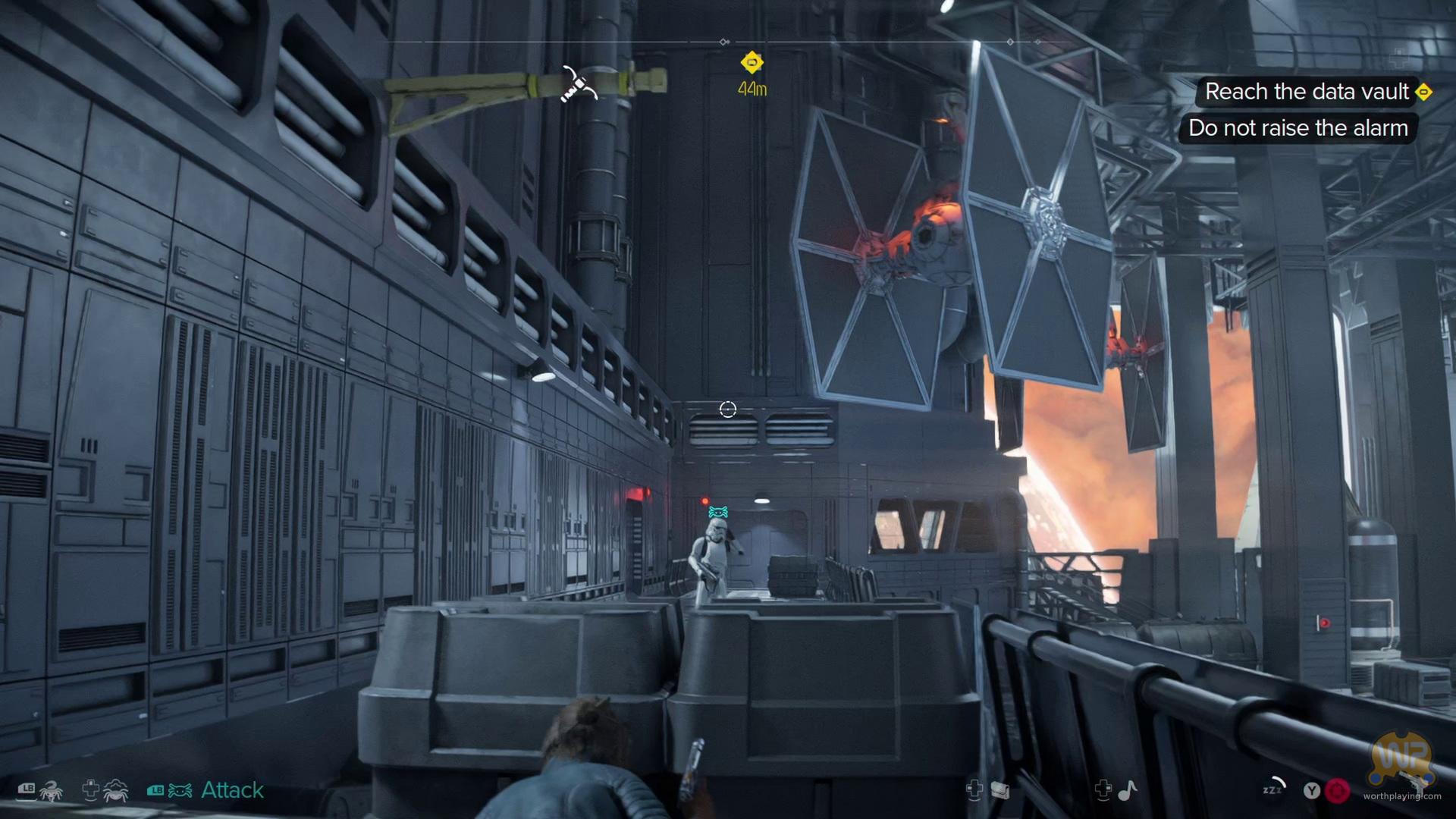Click the yellow data vault waypoint marker
This screenshot has width=1456, height=819.
click(752, 62)
